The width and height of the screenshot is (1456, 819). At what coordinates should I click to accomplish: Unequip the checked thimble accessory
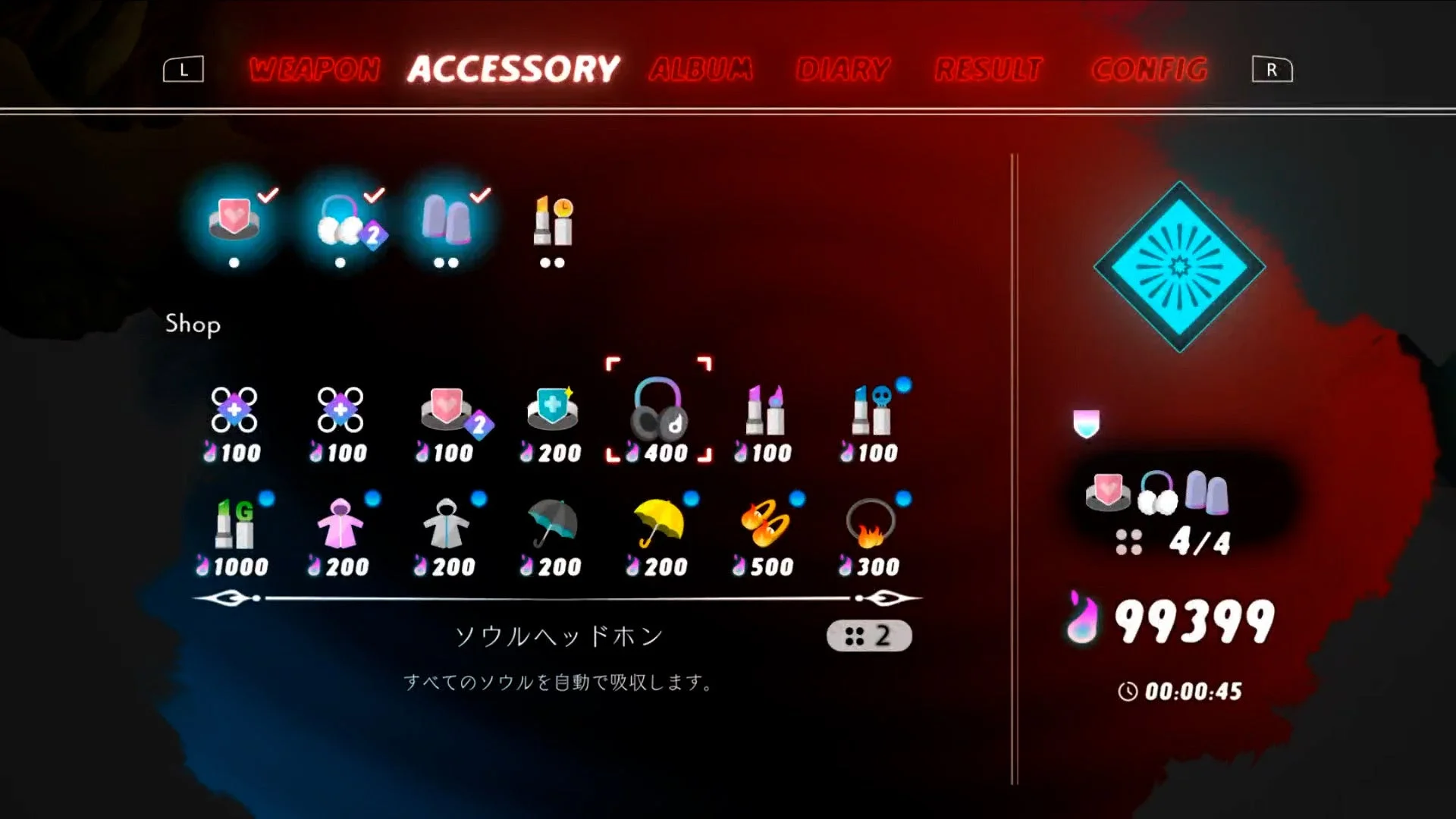pos(447,220)
